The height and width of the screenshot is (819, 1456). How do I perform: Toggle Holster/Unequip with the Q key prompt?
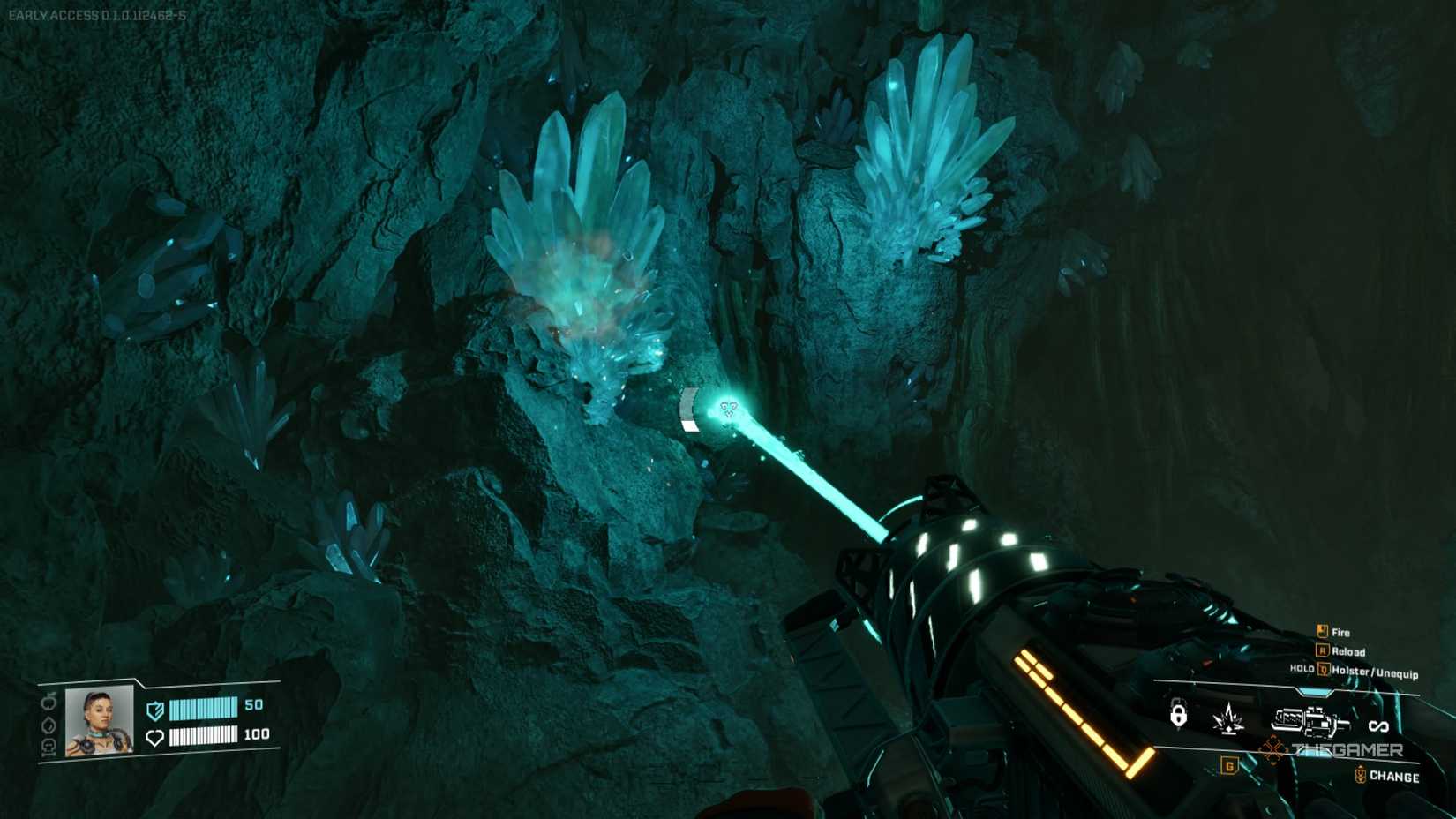tap(1325, 670)
